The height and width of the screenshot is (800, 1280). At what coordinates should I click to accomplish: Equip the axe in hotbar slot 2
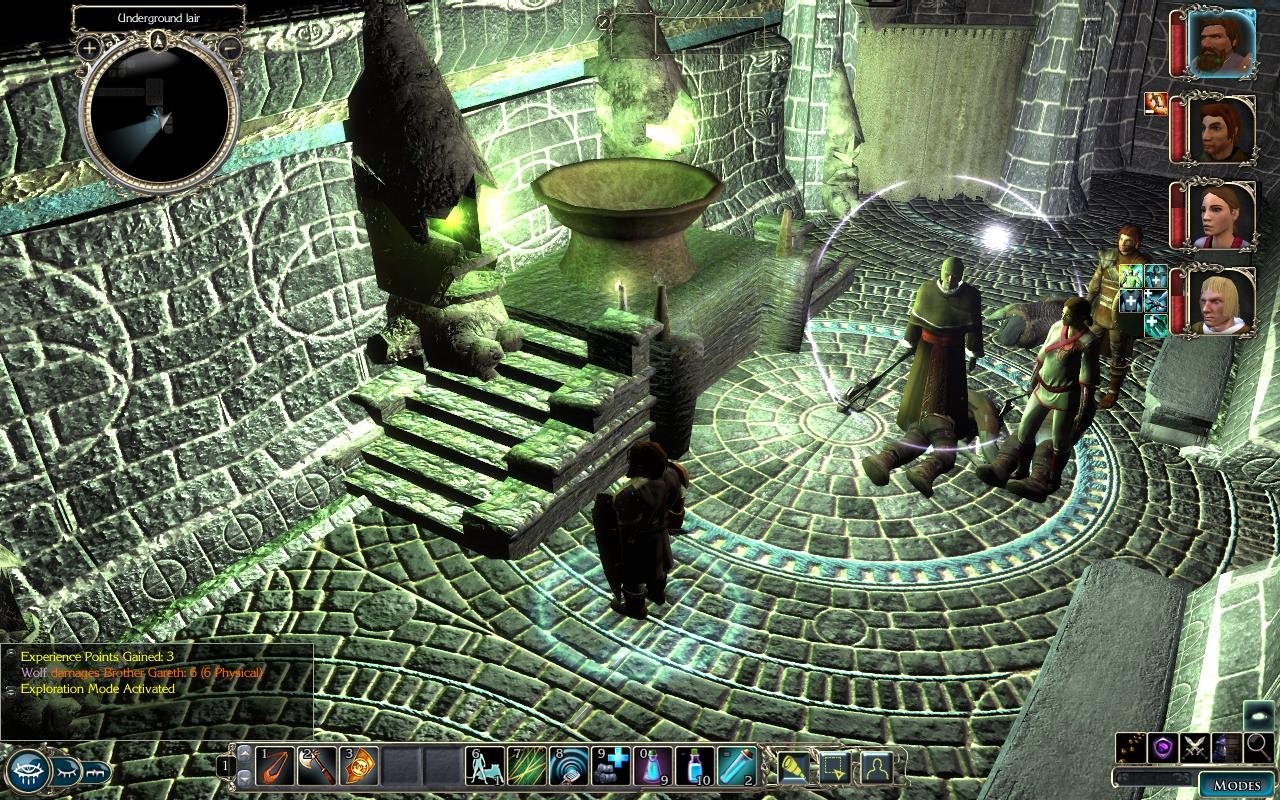click(316, 766)
